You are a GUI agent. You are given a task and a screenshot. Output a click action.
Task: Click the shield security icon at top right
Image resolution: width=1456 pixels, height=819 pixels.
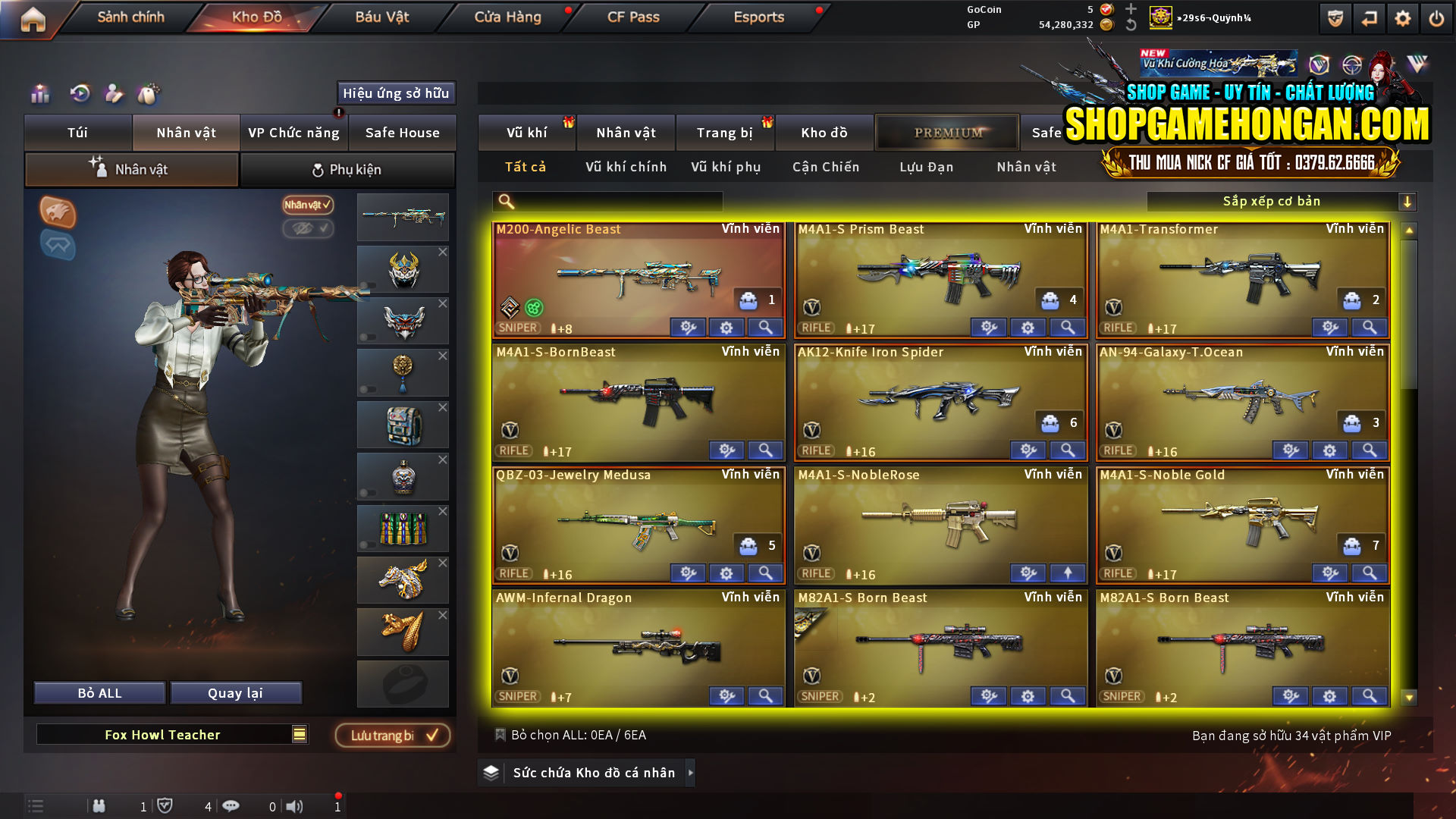coord(1335,17)
